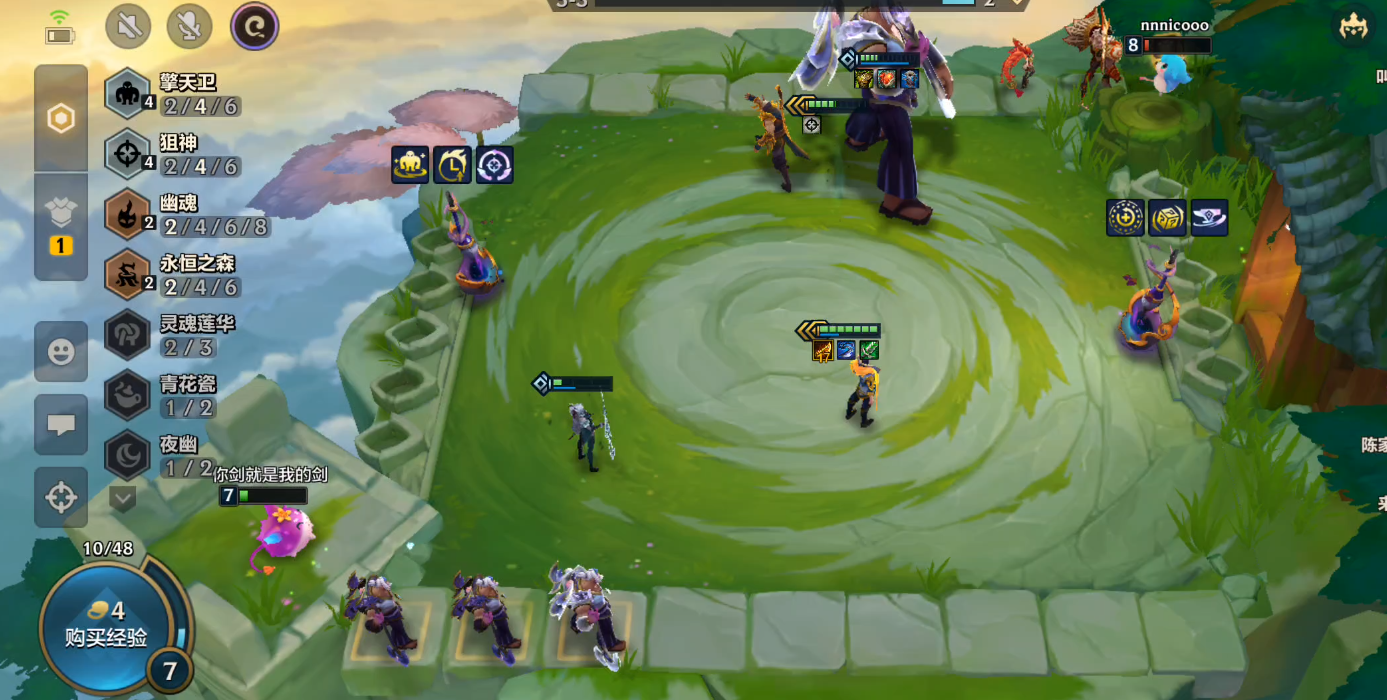The width and height of the screenshot is (1387, 700).
Task: Toggle the muted microphone icon
Action: 190,26
